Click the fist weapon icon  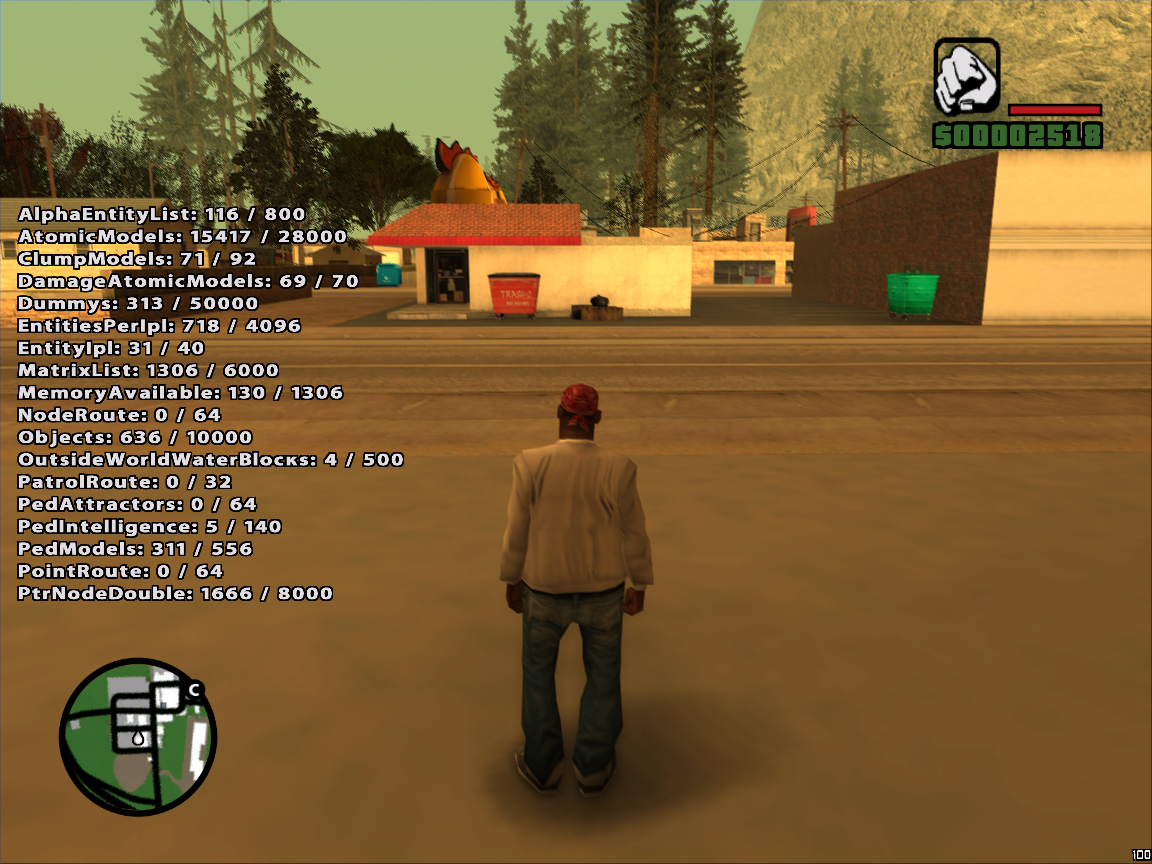(x=966, y=77)
